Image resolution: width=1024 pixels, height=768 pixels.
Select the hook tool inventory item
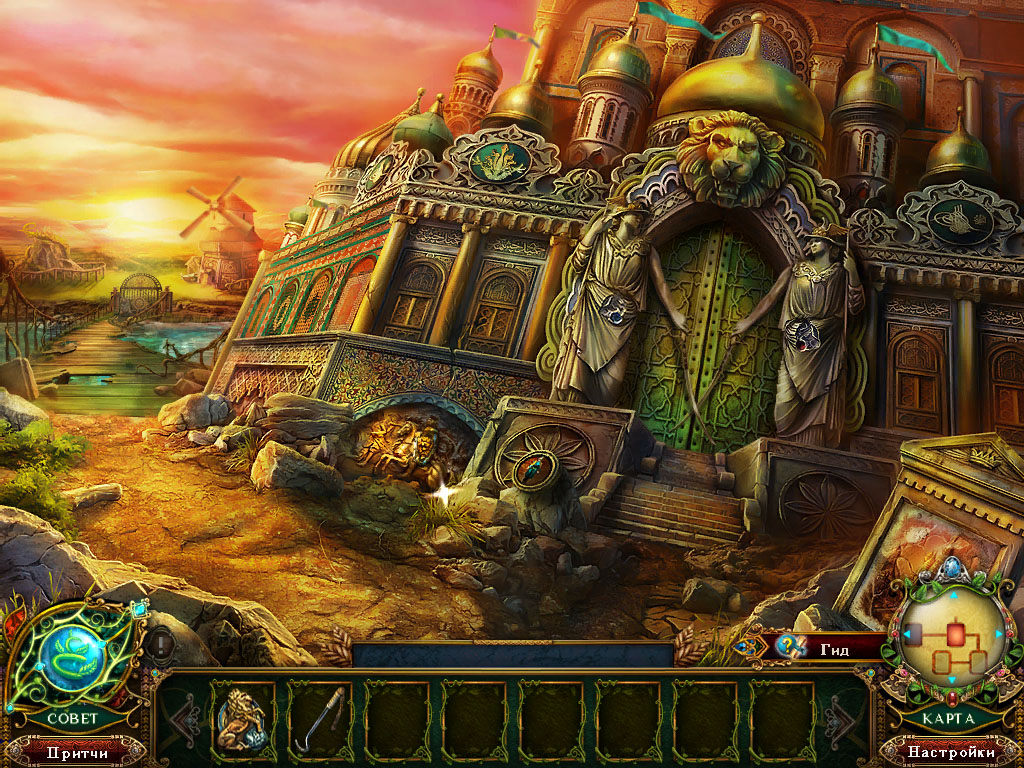320,716
